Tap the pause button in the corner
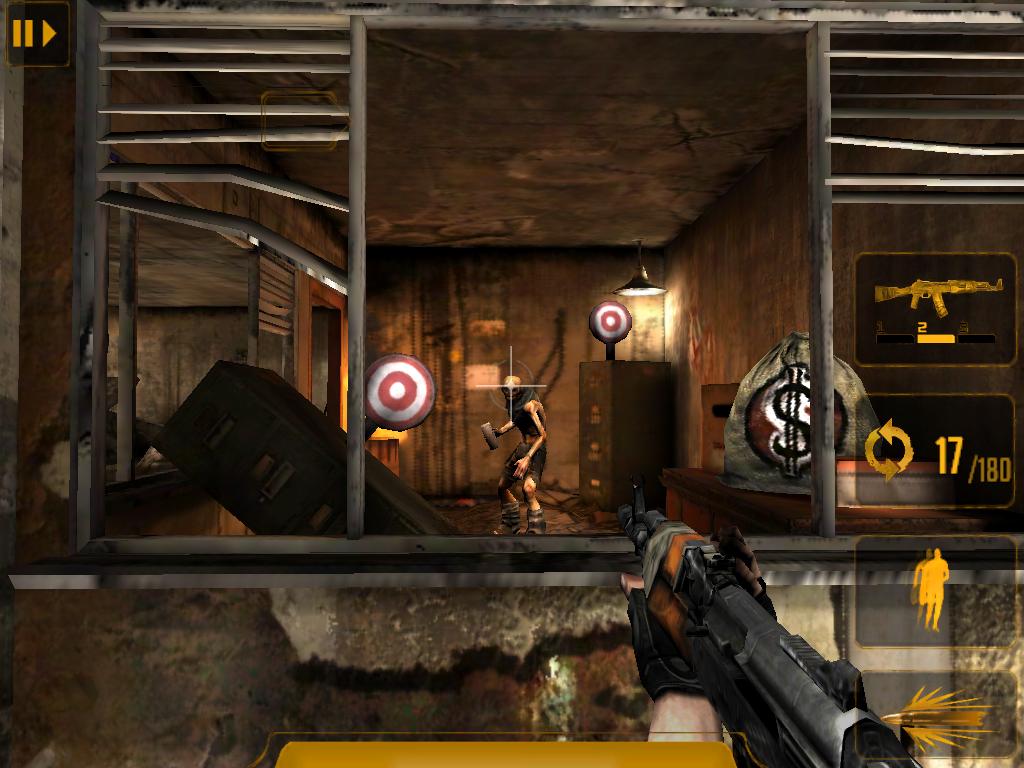 pyautogui.click(x=35, y=34)
